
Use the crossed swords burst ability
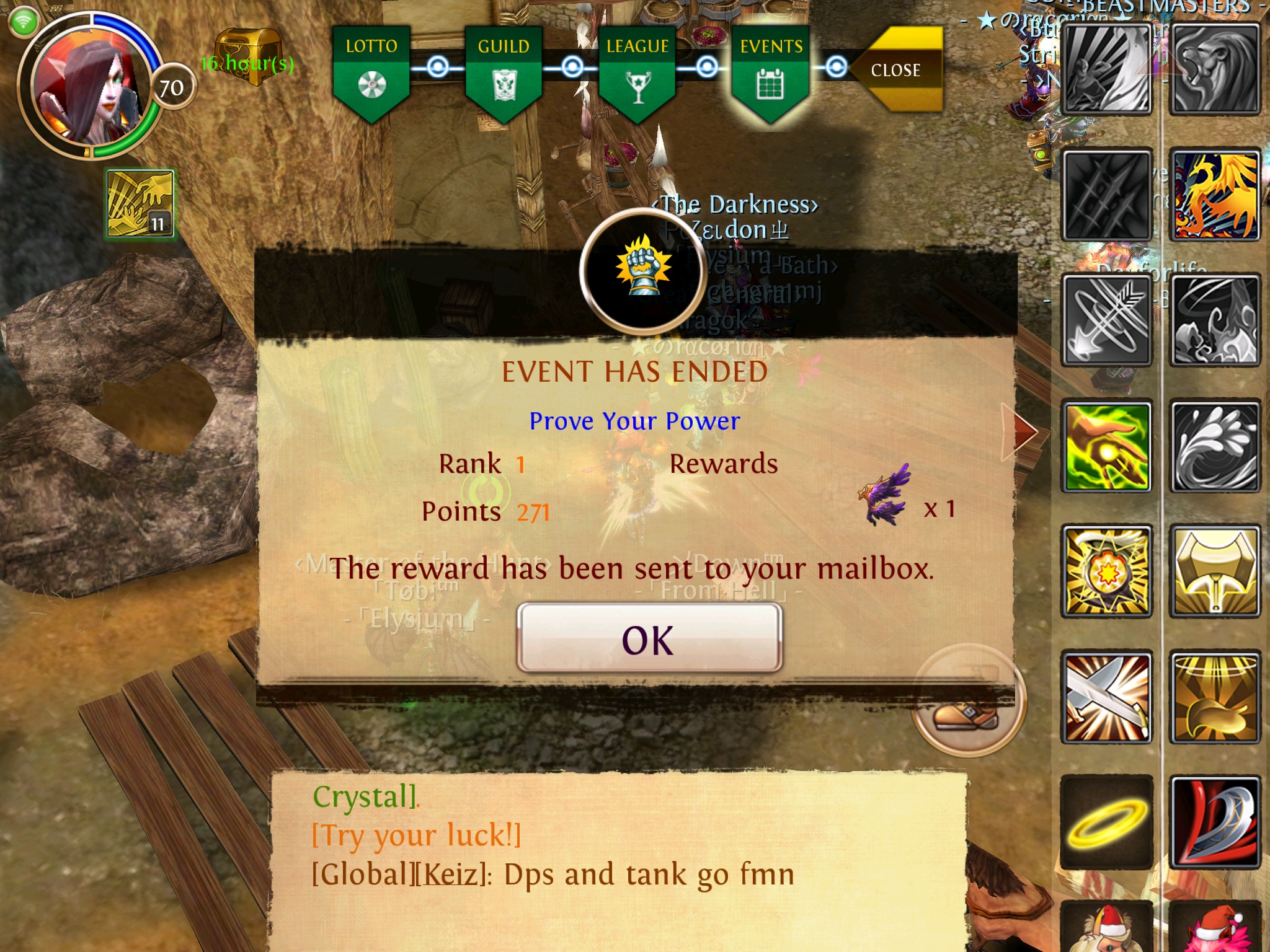coord(1107,697)
